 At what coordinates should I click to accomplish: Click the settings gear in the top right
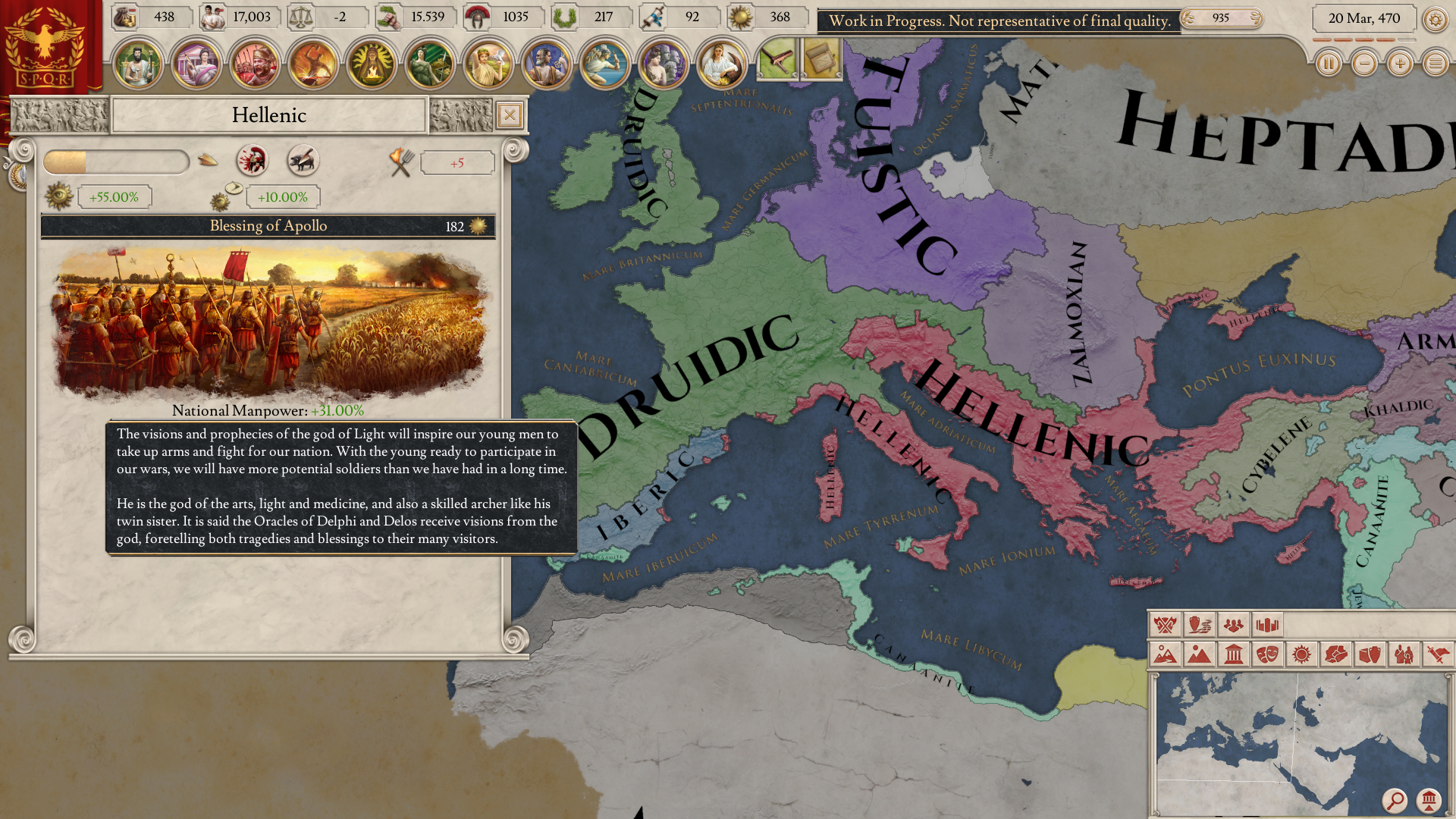coord(1436,20)
